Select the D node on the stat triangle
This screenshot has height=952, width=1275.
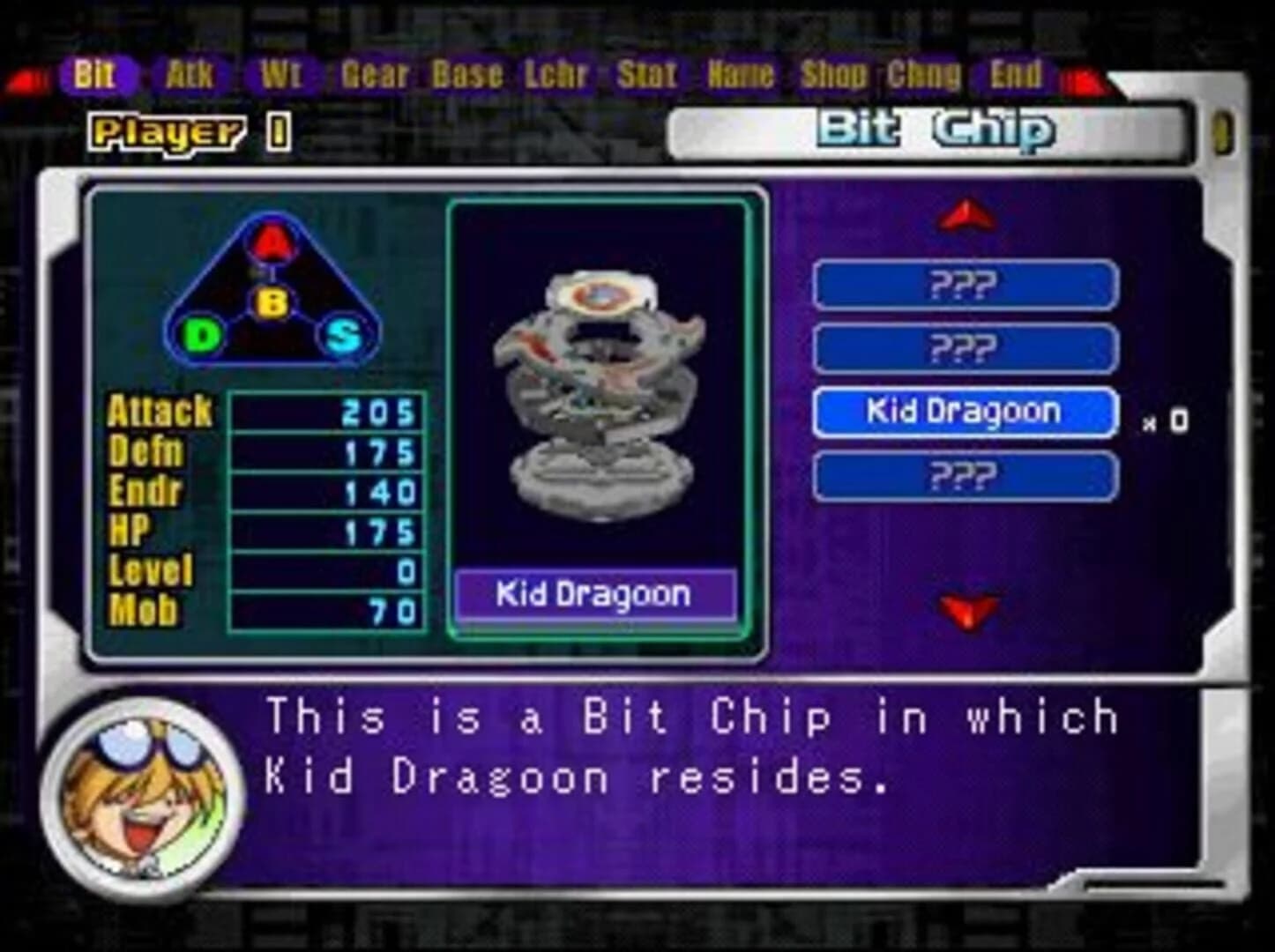click(x=200, y=335)
